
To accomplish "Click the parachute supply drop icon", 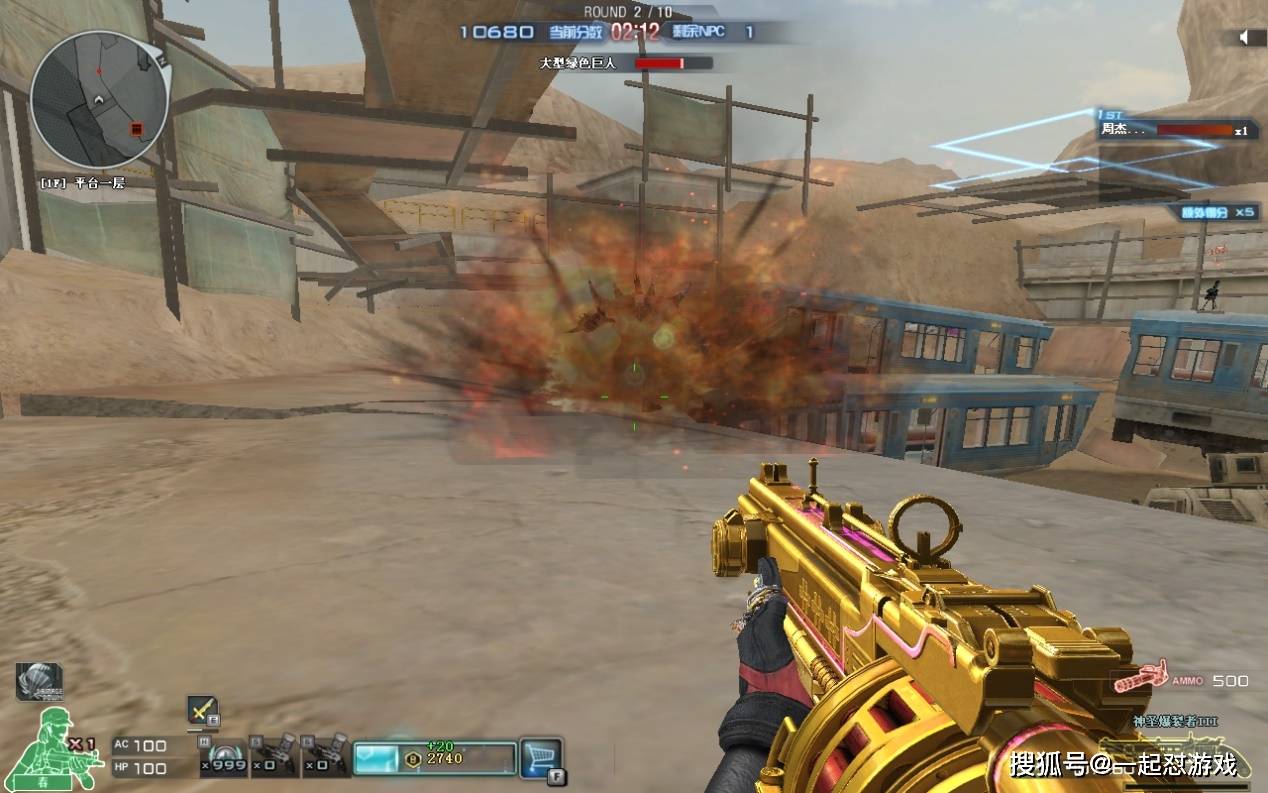I will click(38, 680).
